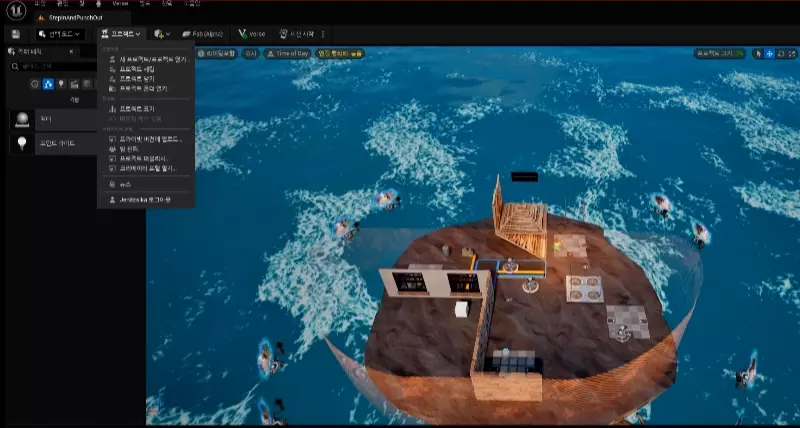
Task: Click the save icon in the toolbar
Action: click(16, 34)
